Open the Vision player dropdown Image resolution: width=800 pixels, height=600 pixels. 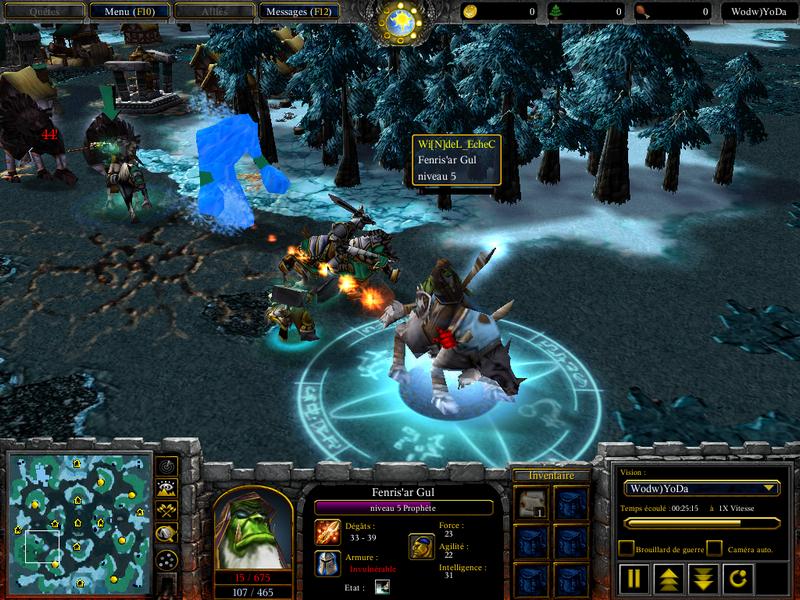(700, 488)
